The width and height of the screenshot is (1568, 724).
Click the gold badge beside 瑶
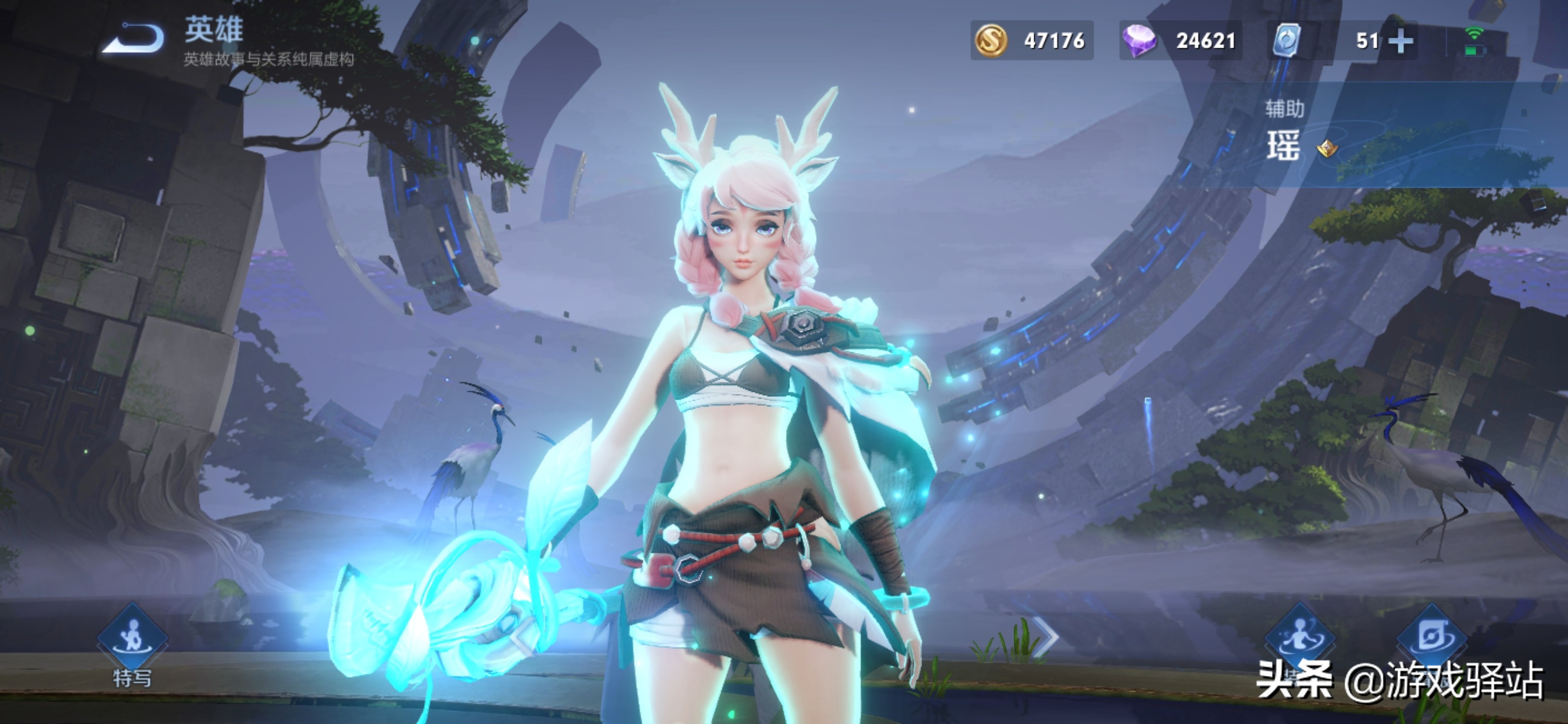tap(1327, 148)
